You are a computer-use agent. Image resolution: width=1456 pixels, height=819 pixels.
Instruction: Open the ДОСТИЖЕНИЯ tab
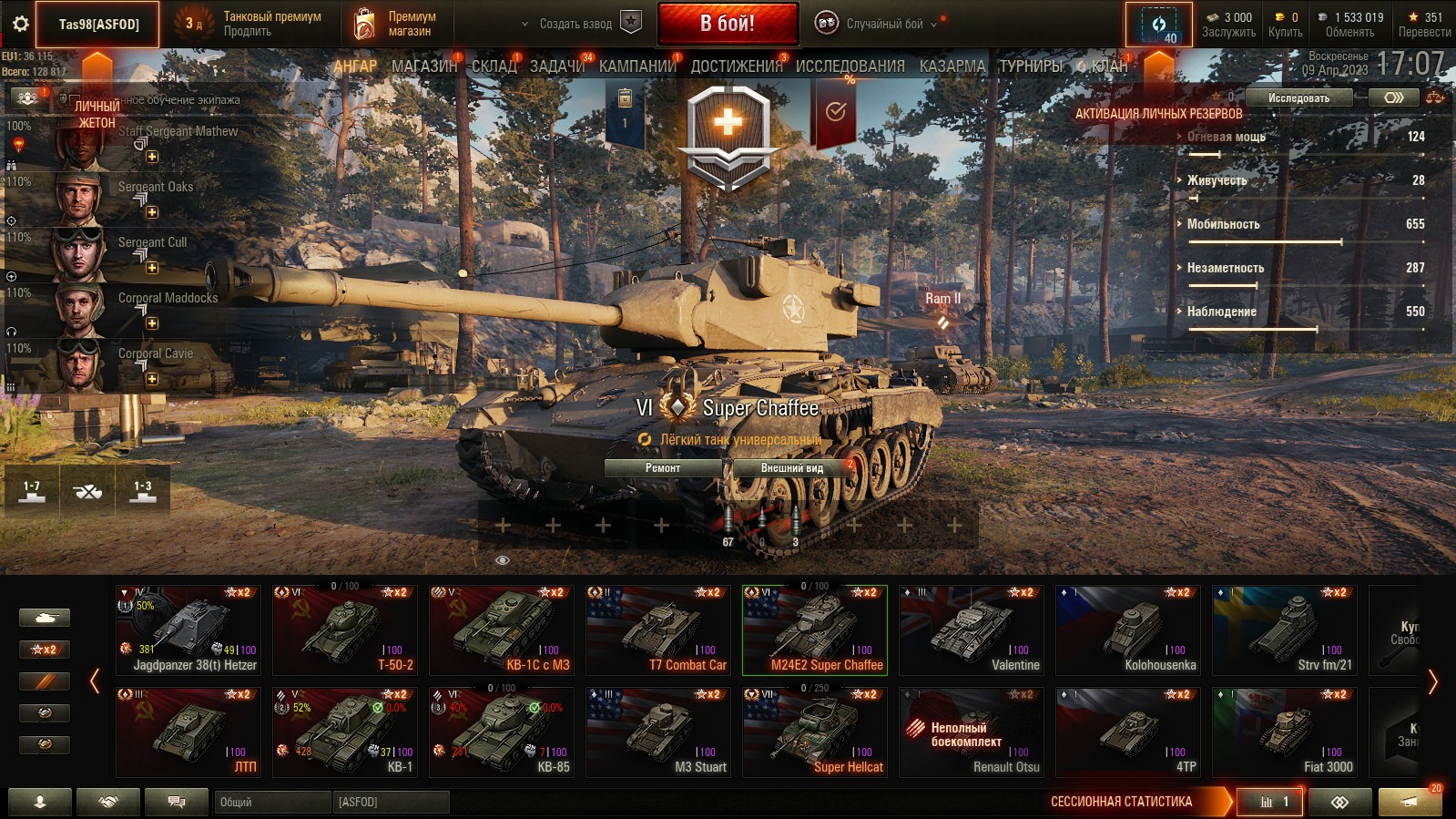(x=736, y=66)
